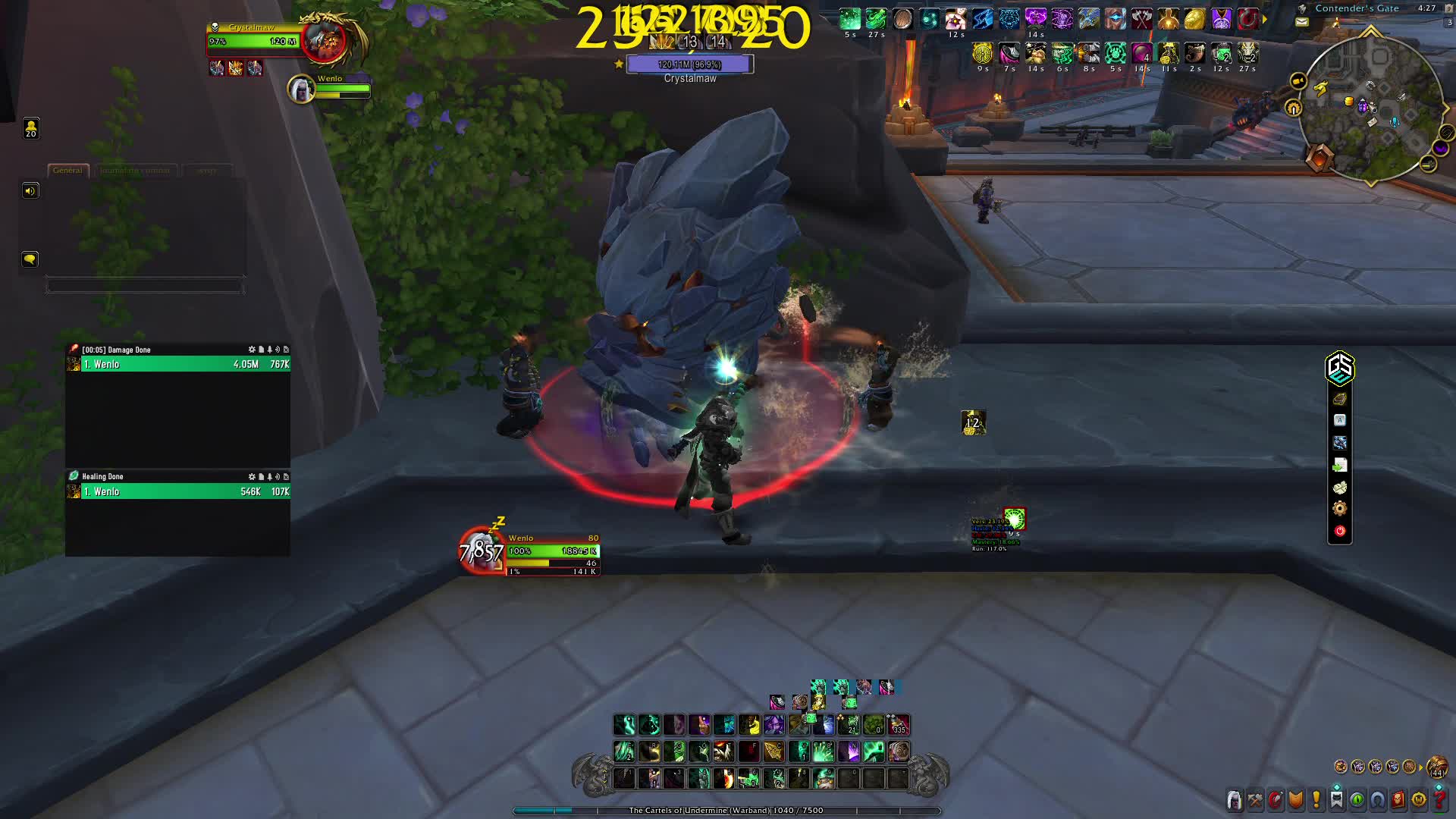Toggle the voice speaker icon beside chat
The width and height of the screenshot is (1456, 819).
[x=30, y=190]
